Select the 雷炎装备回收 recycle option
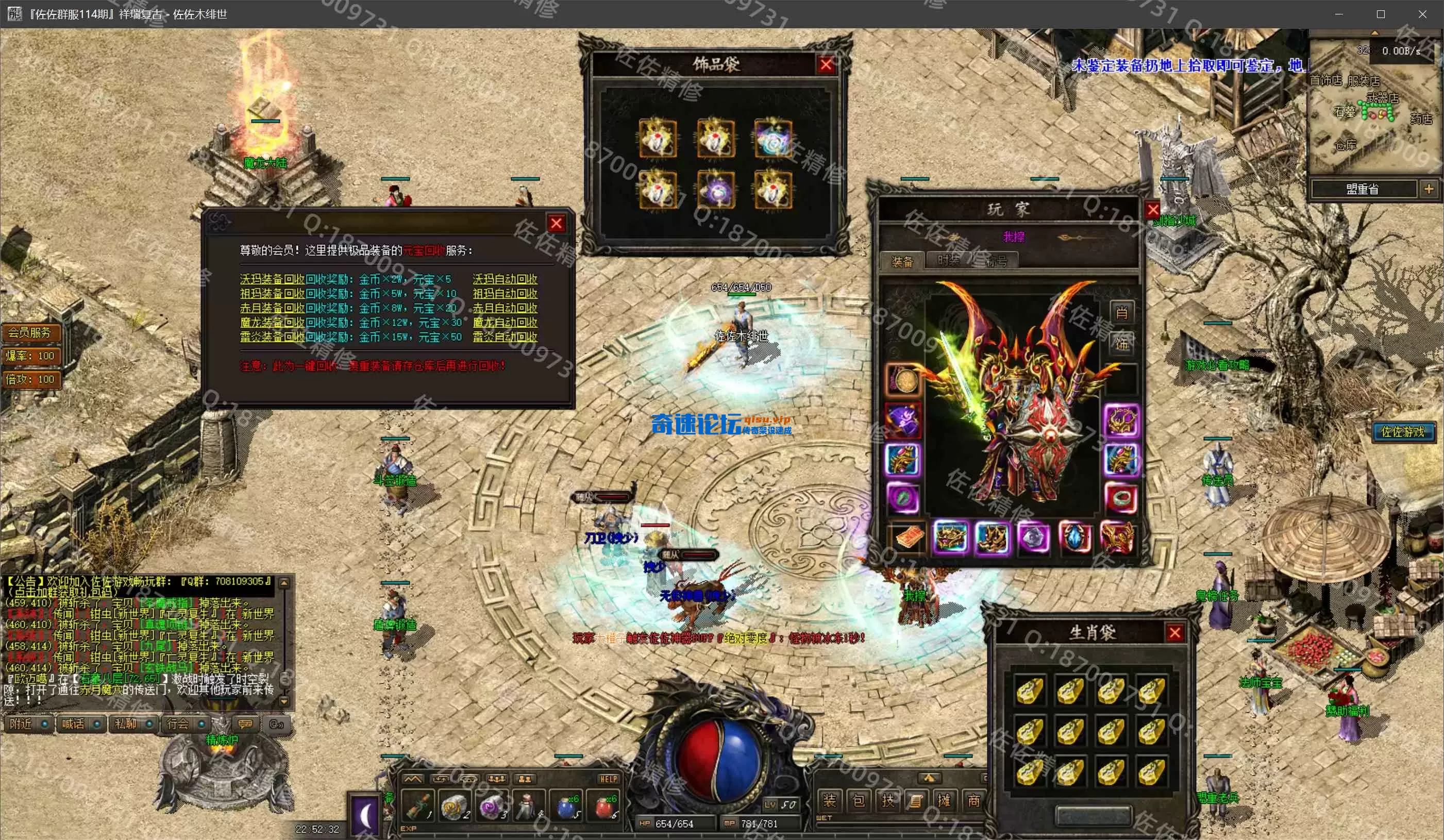Screen dimensions: 1444x840 272,337
